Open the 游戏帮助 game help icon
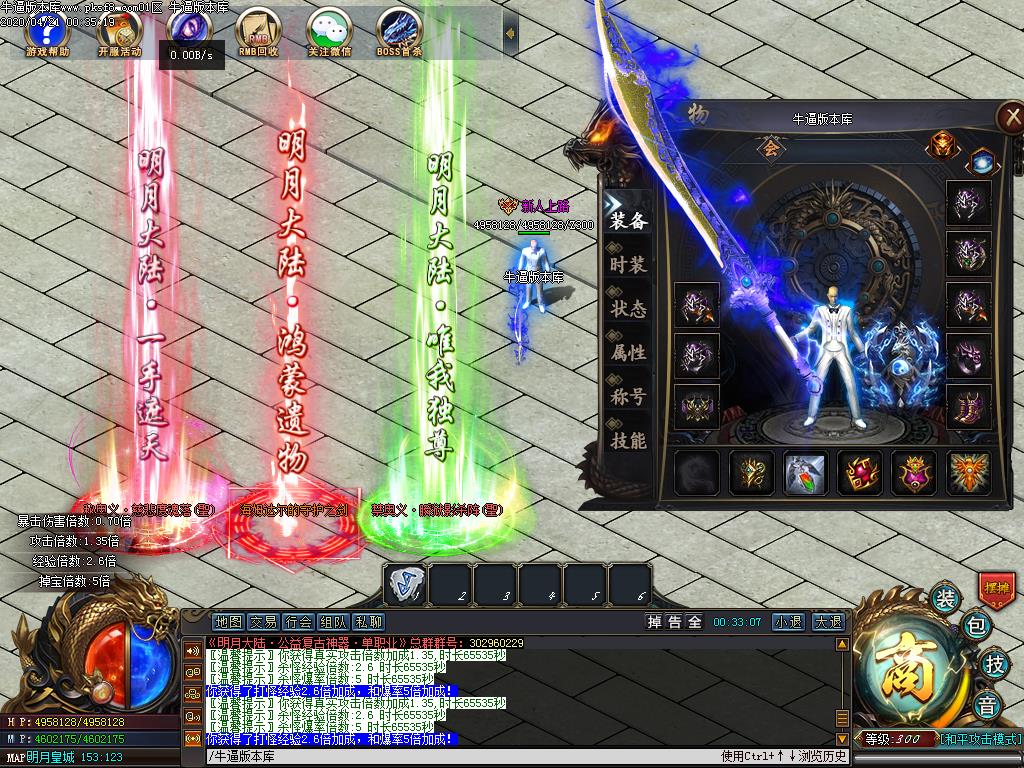Image resolution: width=1024 pixels, height=768 pixels. [x=47, y=32]
